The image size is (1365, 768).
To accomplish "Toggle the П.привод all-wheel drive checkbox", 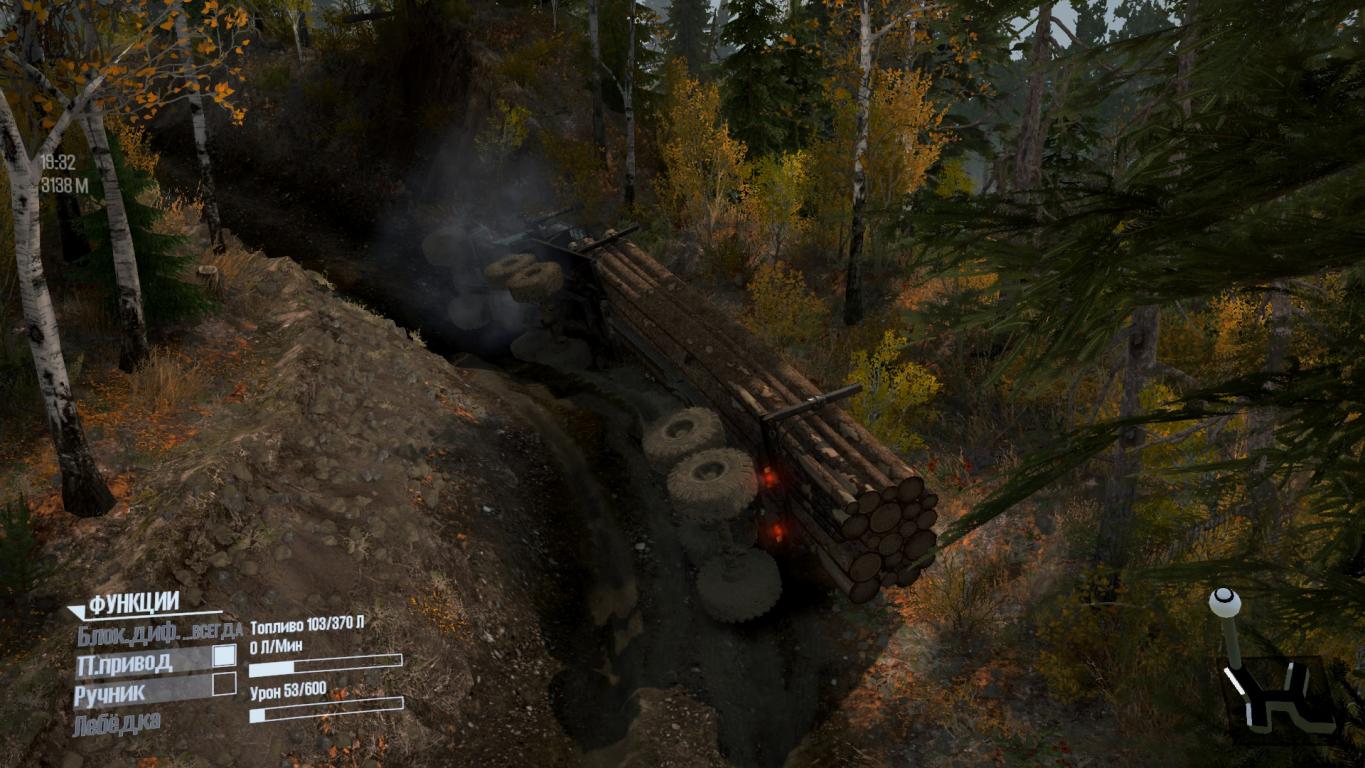I will tap(224, 656).
